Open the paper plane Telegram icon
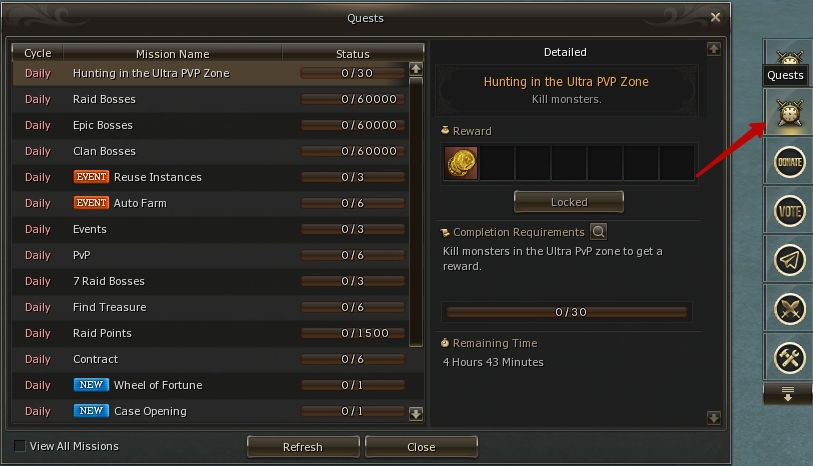 tap(790, 260)
